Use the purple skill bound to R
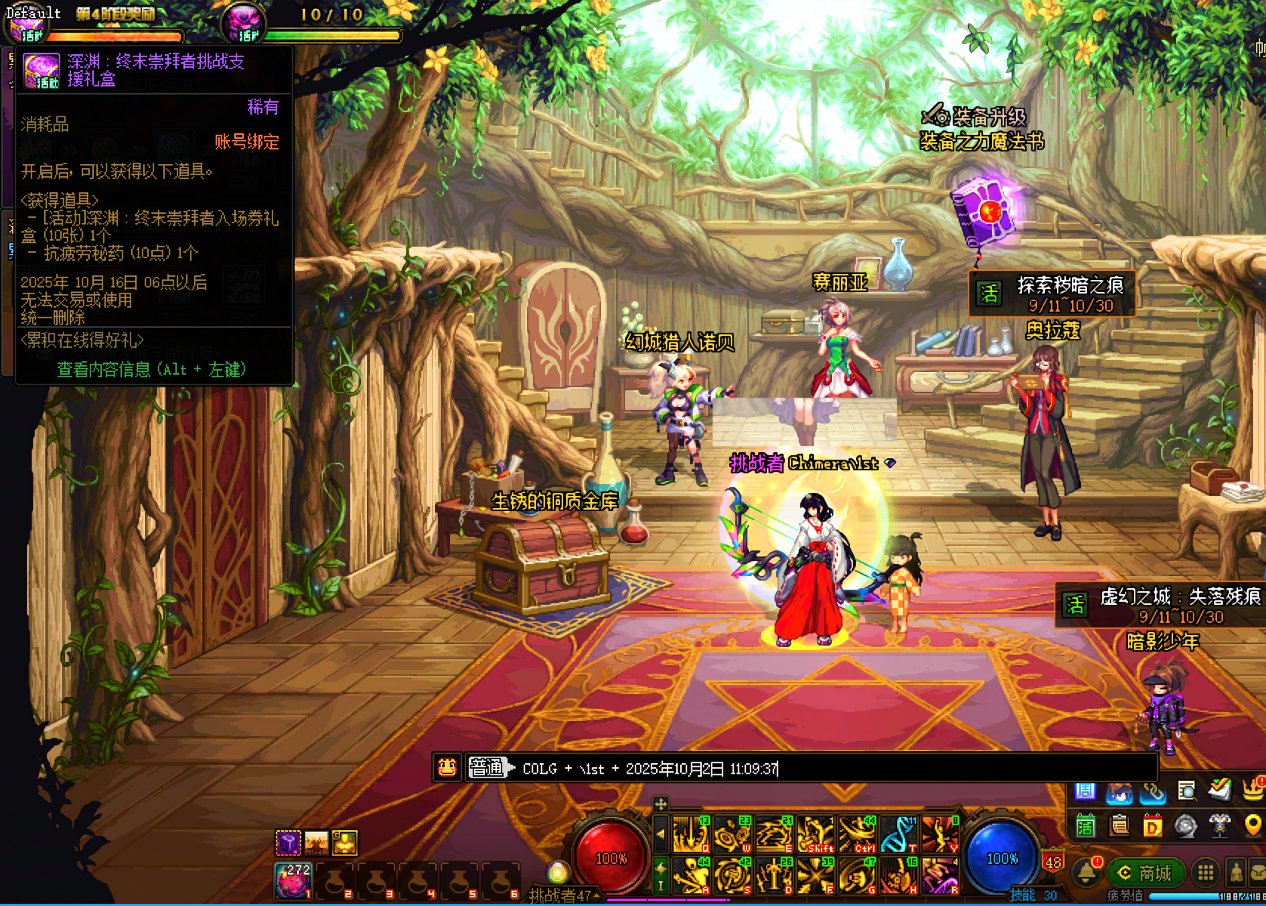 pos(940,875)
